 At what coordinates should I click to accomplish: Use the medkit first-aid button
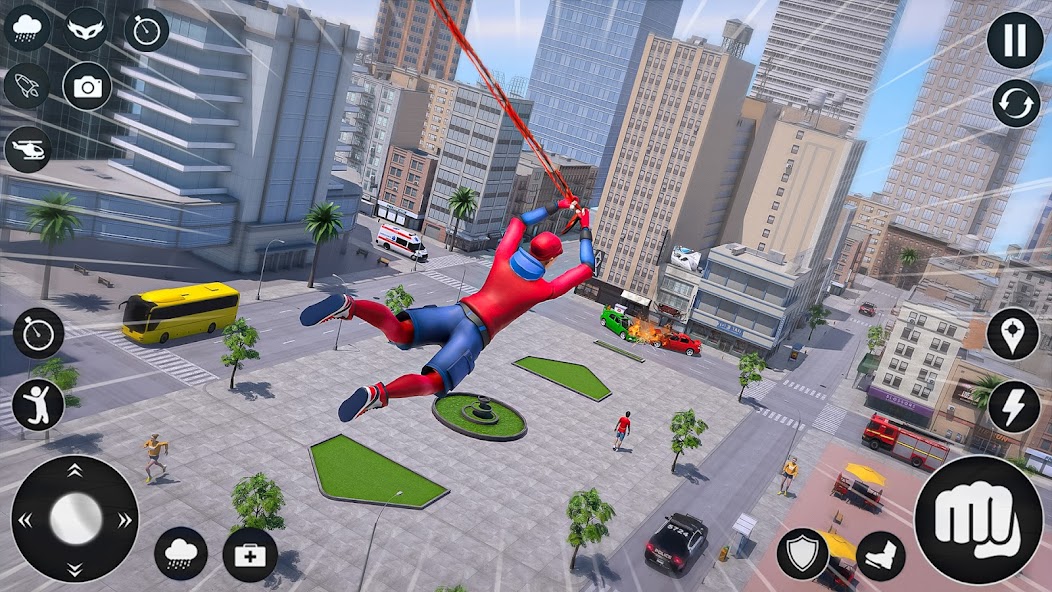(x=250, y=554)
